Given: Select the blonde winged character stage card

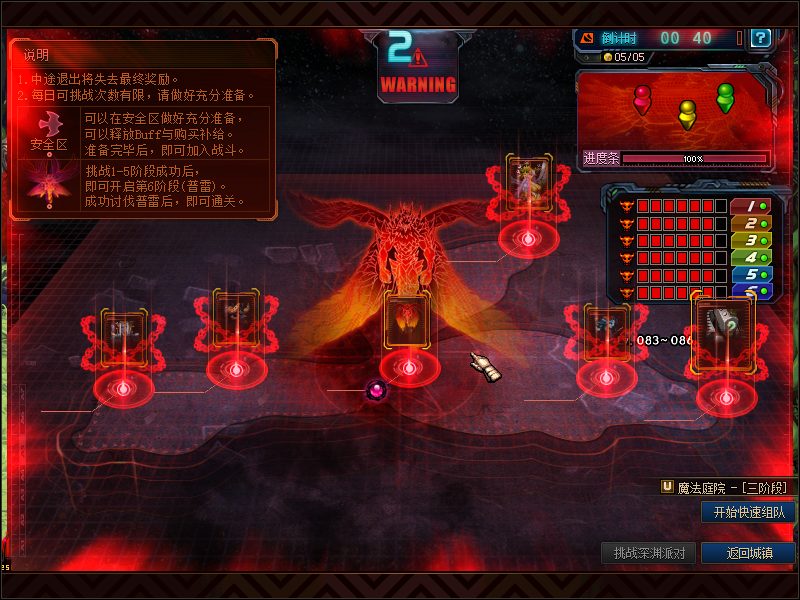Looking at the screenshot, I should (529, 183).
